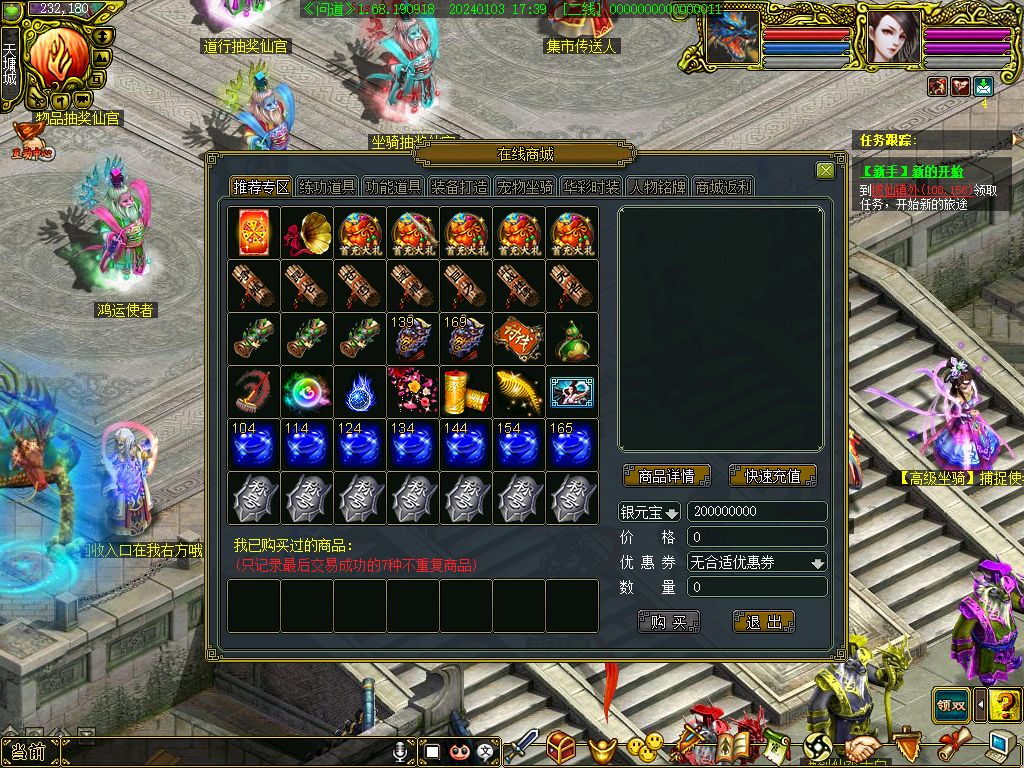Switch to 华彩时装 fashion tab

click(x=591, y=187)
